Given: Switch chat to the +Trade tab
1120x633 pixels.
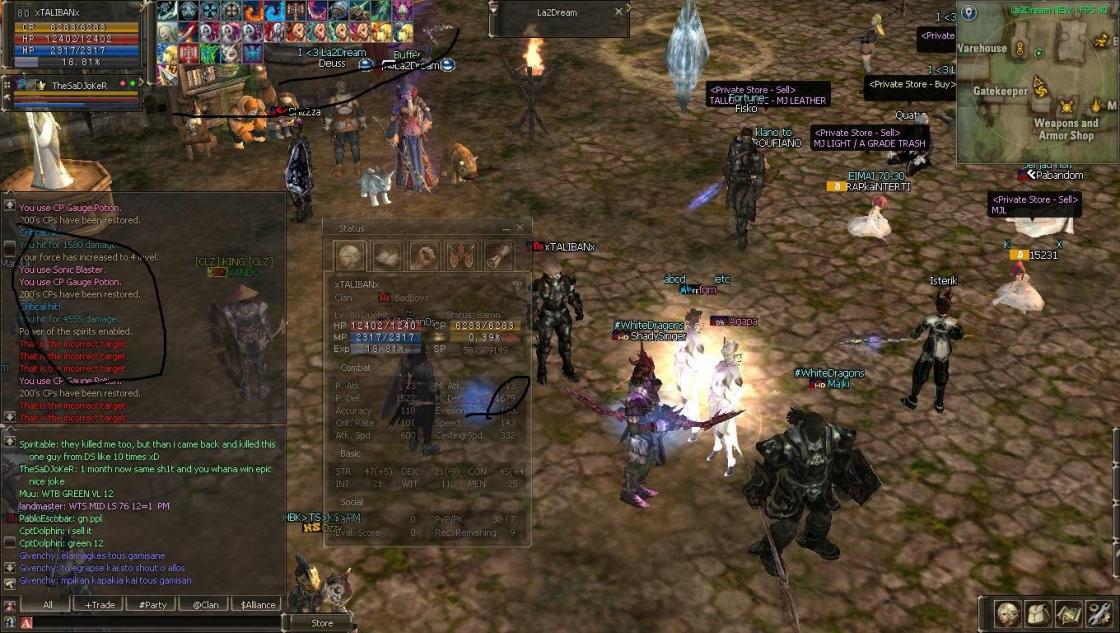Looking at the screenshot, I should click(x=100, y=604).
